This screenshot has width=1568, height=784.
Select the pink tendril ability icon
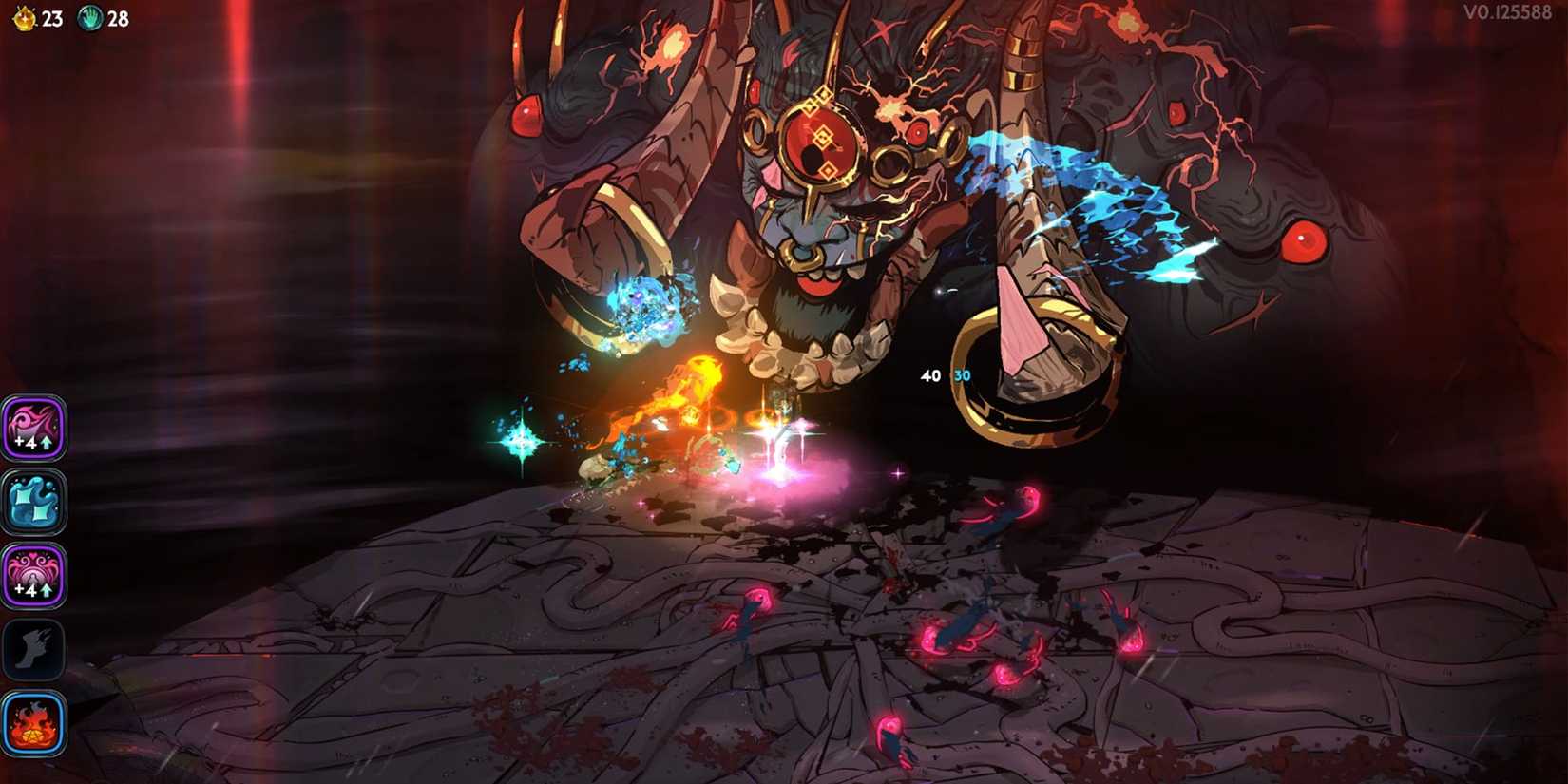pos(34,428)
